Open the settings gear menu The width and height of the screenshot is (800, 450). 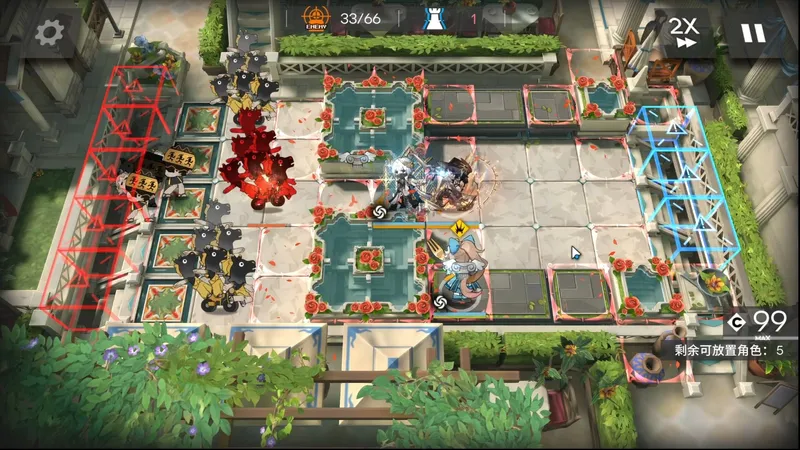49,33
